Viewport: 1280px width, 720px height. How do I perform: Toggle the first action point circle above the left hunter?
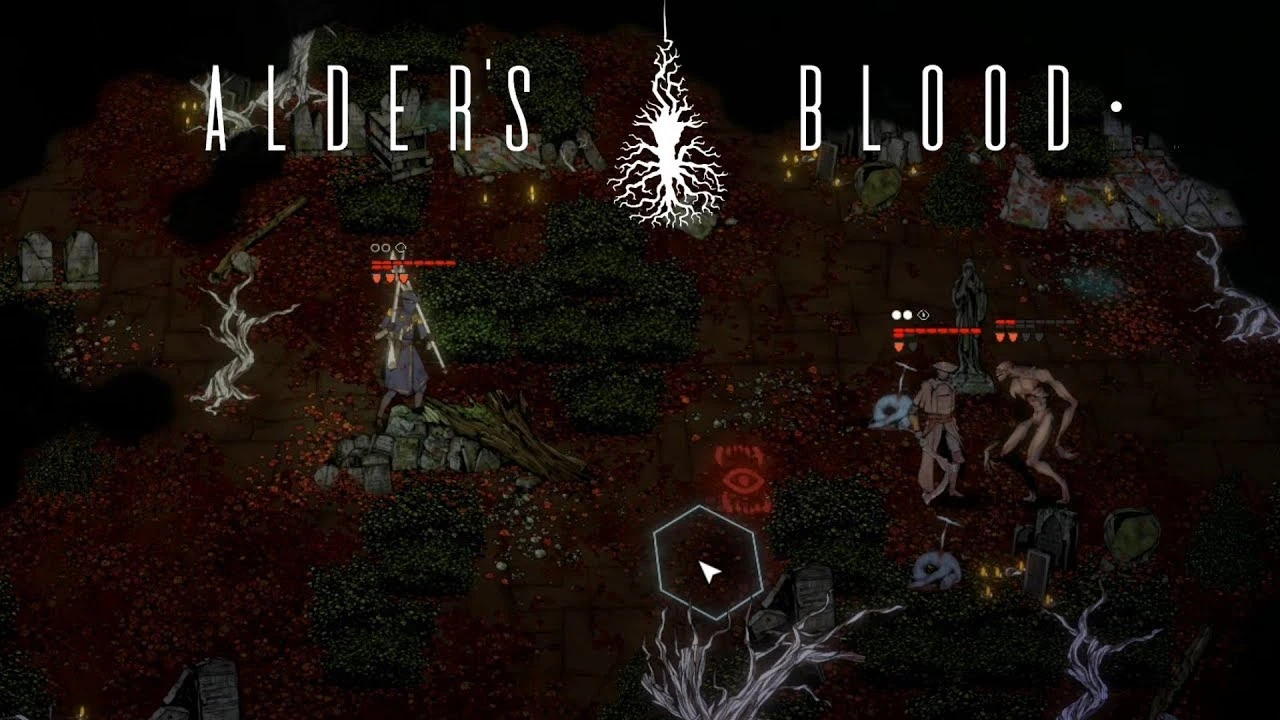click(x=374, y=247)
